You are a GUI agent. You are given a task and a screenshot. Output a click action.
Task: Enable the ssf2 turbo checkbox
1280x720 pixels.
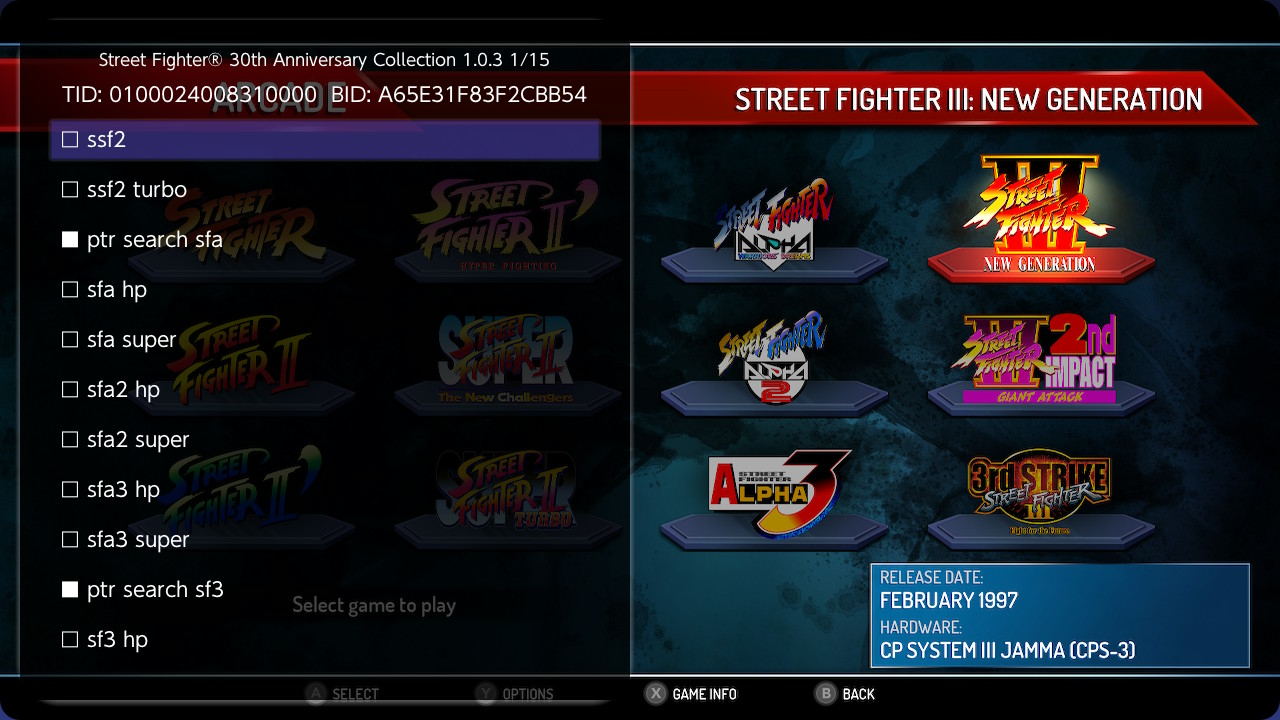(x=70, y=189)
